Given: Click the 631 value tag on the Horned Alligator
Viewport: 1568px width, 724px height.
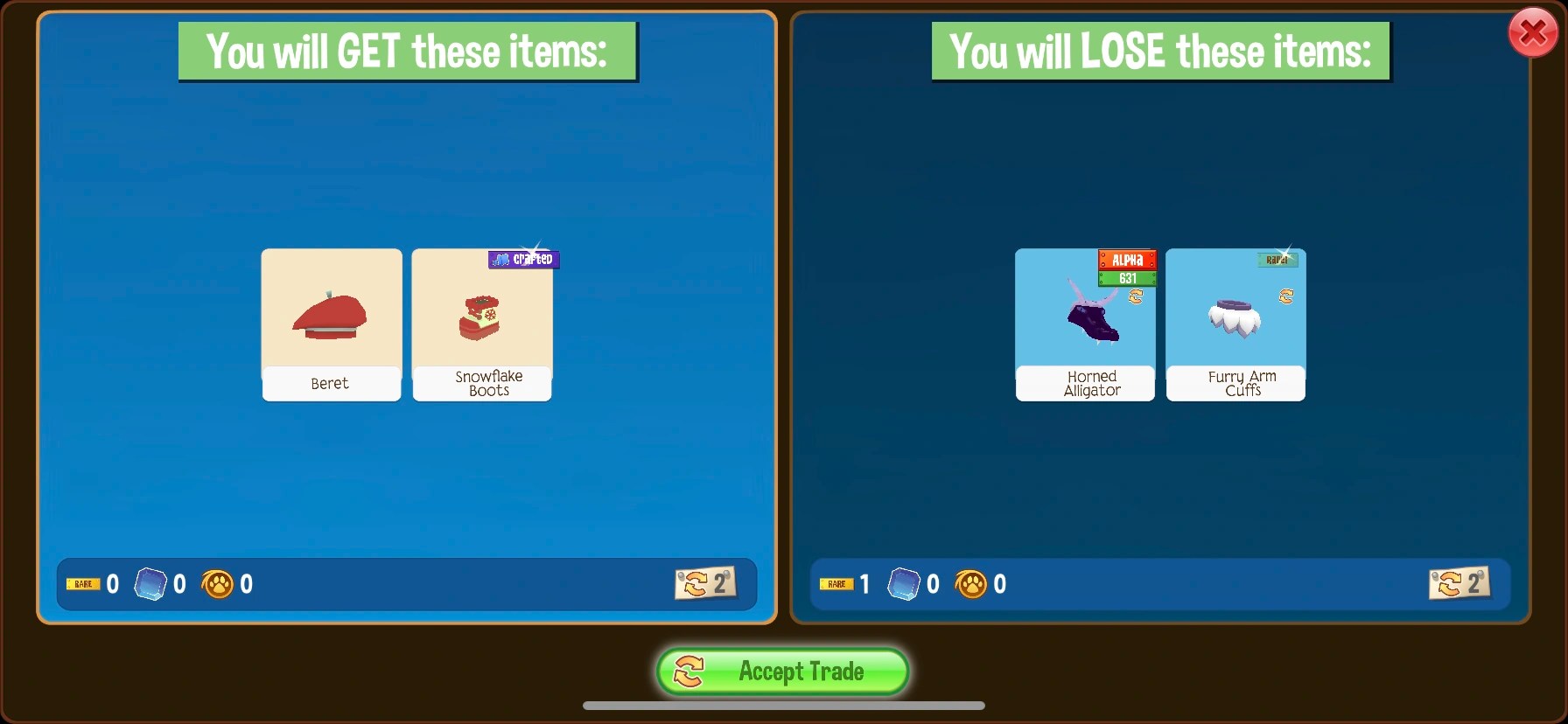Looking at the screenshot, I should [x=1128, y=277].
